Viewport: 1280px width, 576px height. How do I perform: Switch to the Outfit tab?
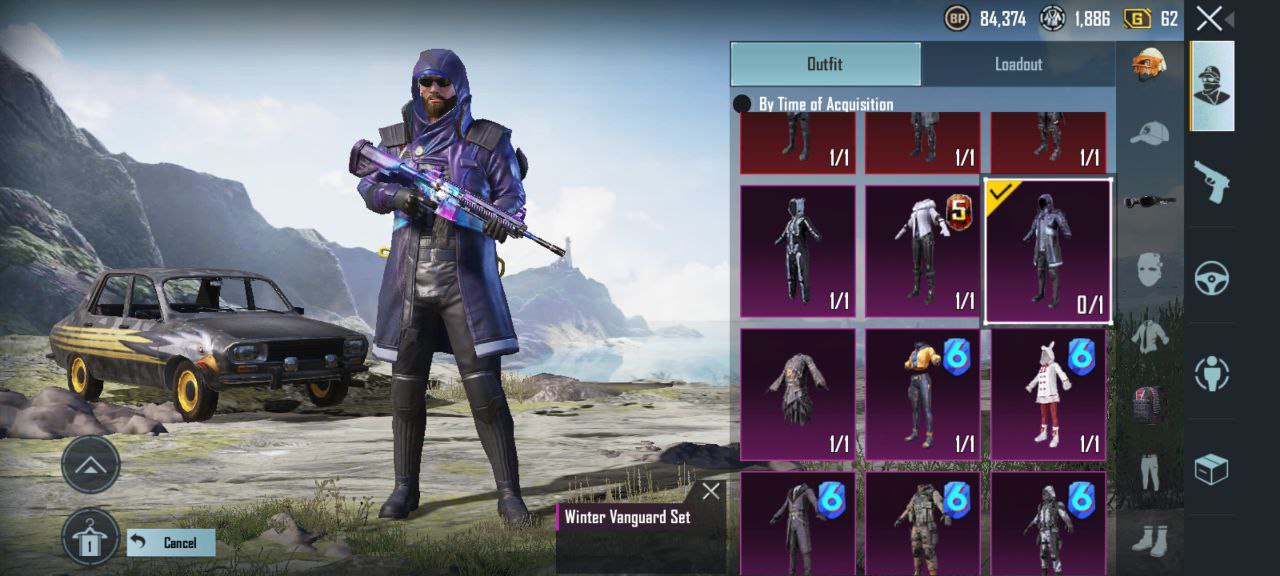(x=825, y=64)
